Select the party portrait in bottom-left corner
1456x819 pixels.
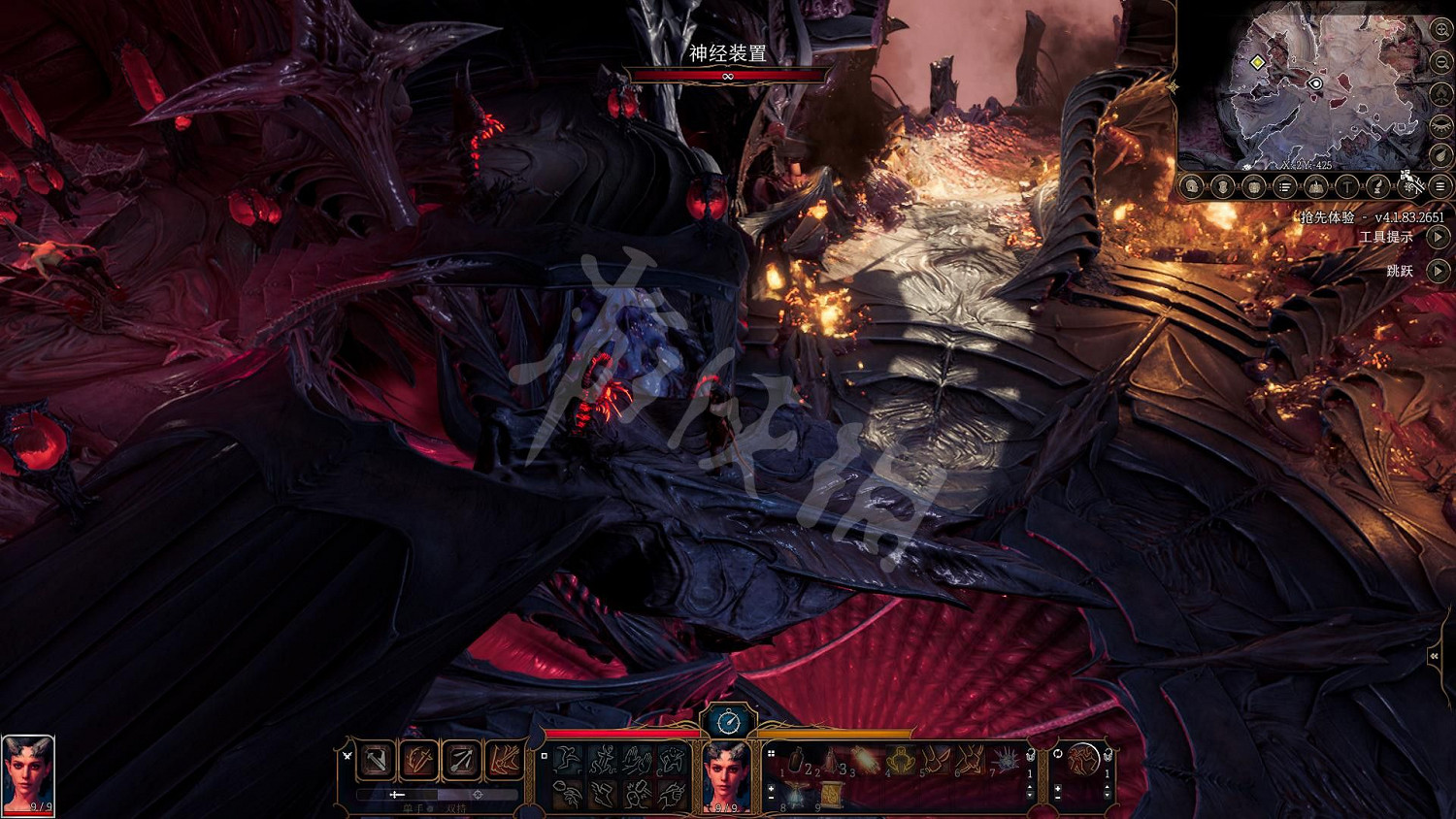pos(28,774)
